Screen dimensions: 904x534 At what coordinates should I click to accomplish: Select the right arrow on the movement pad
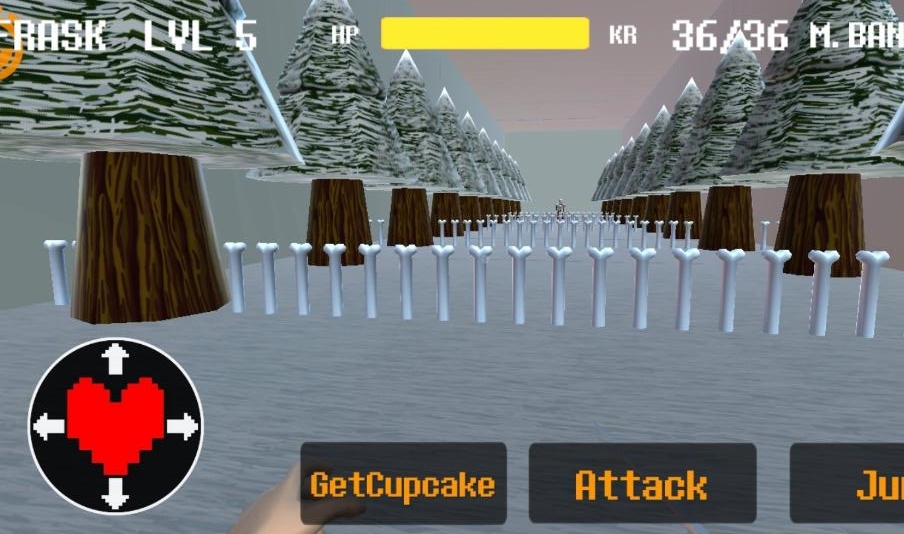[x=183, y=427]
